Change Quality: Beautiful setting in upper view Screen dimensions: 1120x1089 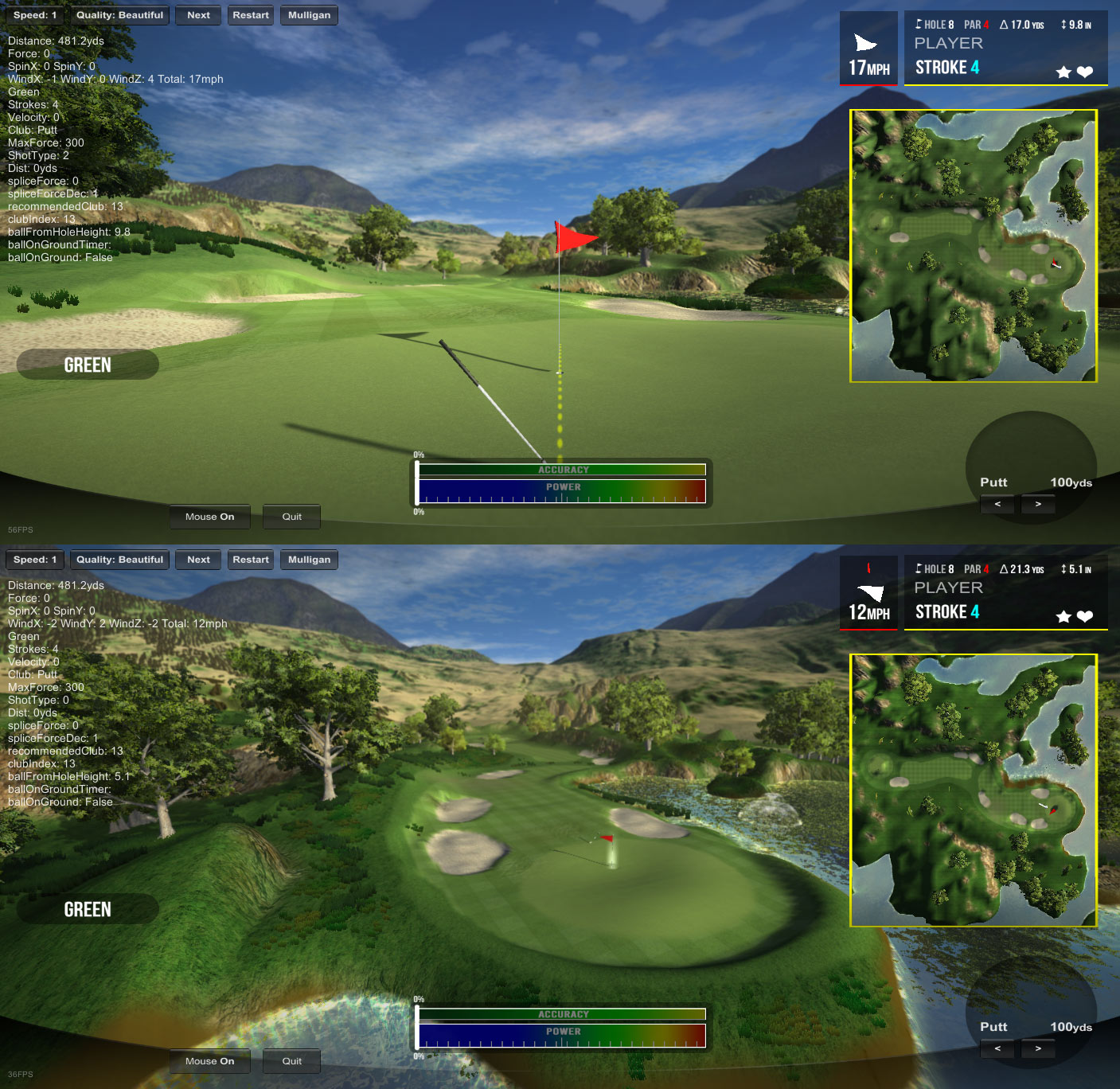119,15
